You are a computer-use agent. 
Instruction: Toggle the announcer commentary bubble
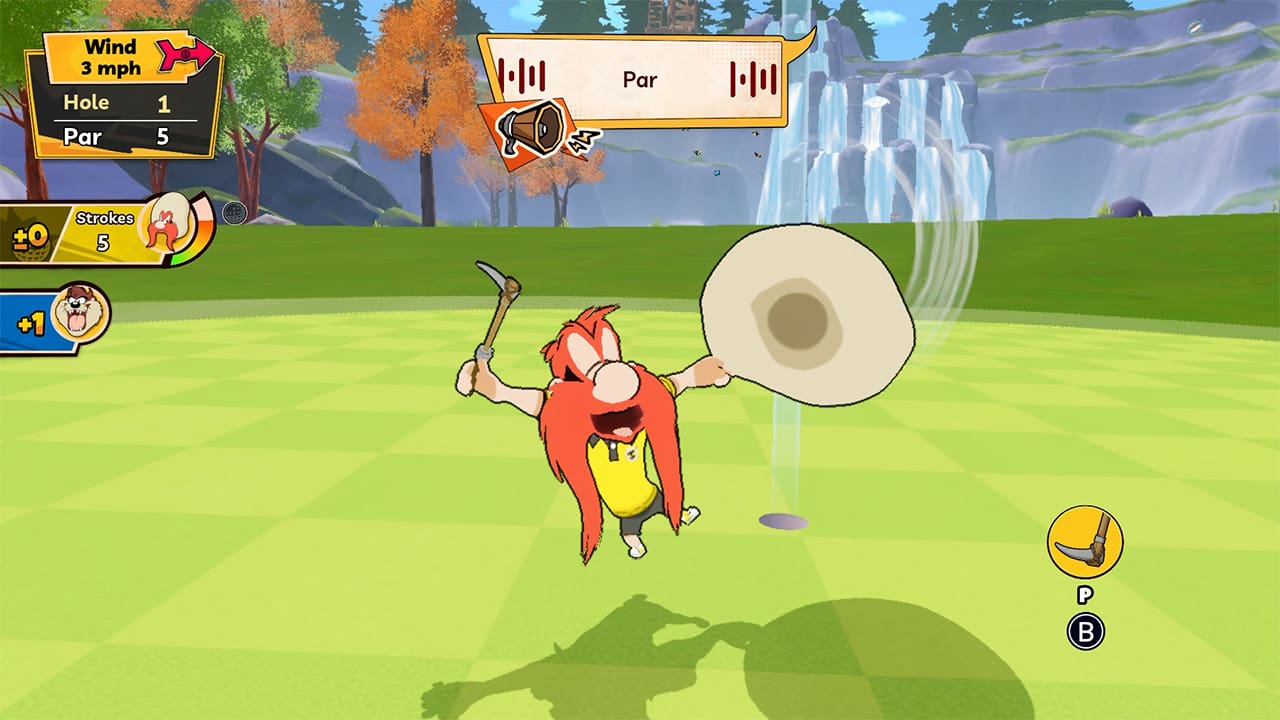tap(640, 80)
